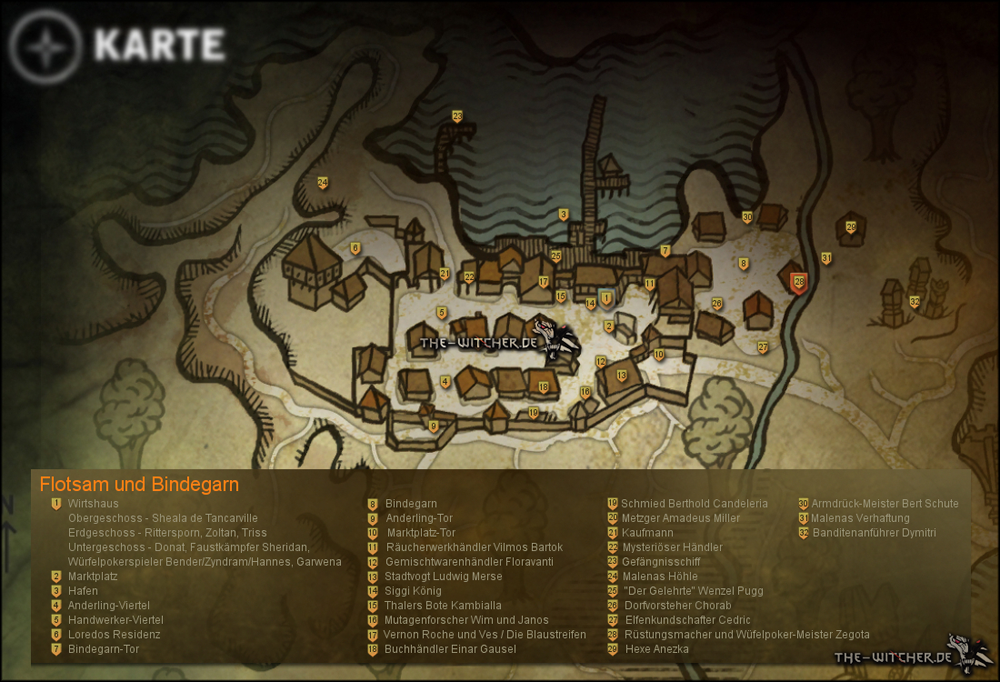This screenshot has width=1000, height=682.
Task: Select map marker 29 east of the river
Action: 851,227
